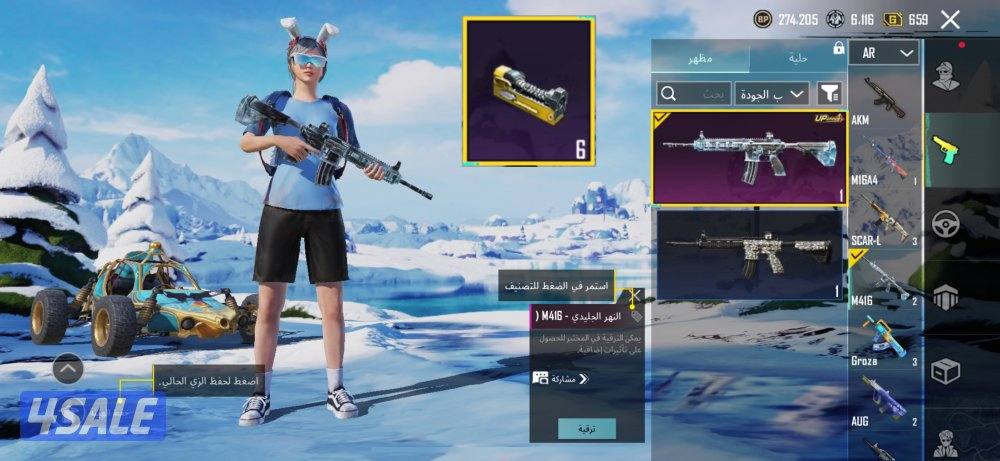The width and height of the screenshot is (1000, 461).
Task: Choose the M16A4 weapon entry
Action: 884,158
